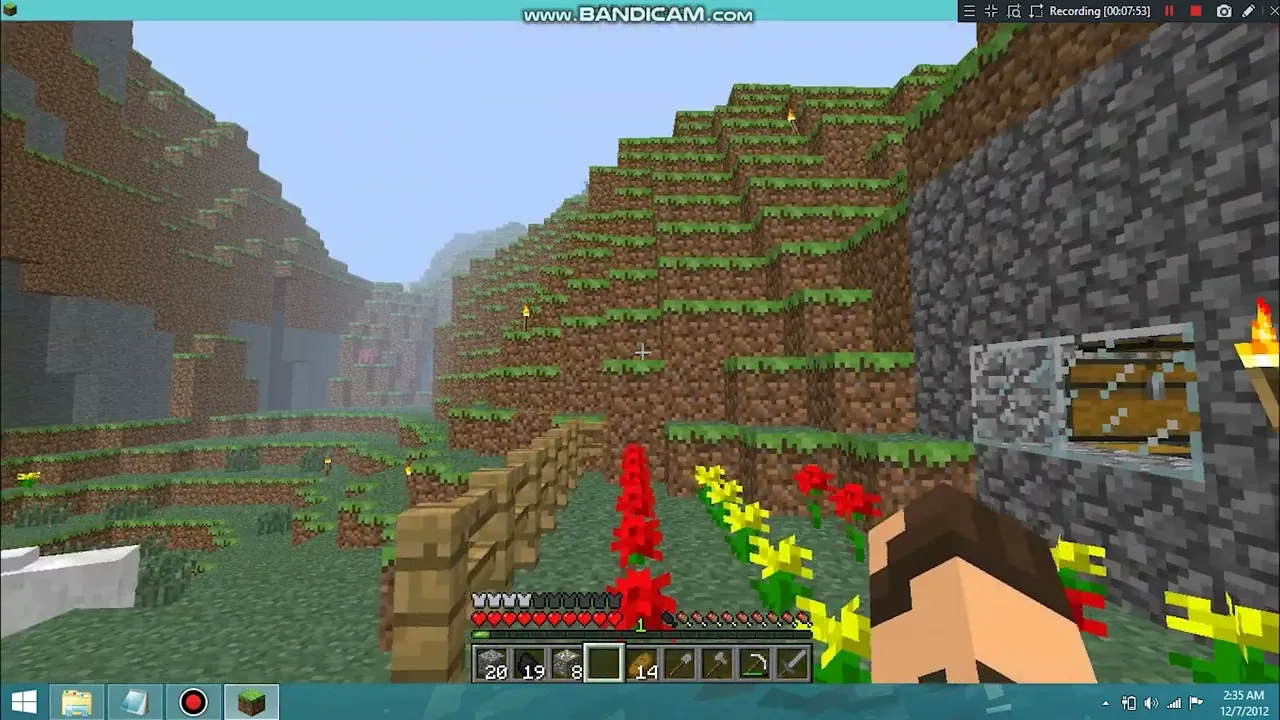This screenshot has height=720, width=1280.
Task: Select the coal stack in hotbar
Action: coord(529,664)
